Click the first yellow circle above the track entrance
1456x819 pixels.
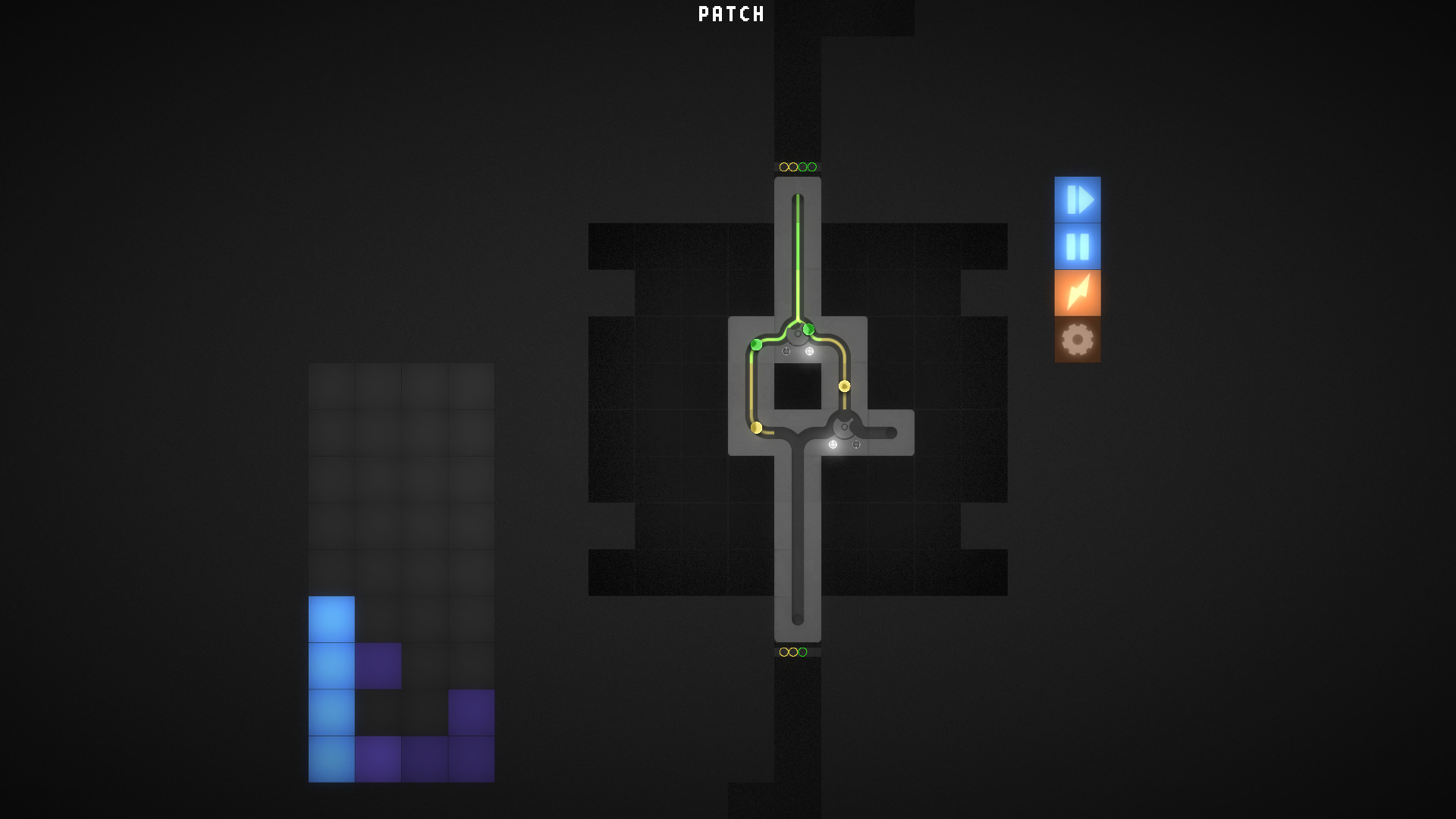point(783,166)
